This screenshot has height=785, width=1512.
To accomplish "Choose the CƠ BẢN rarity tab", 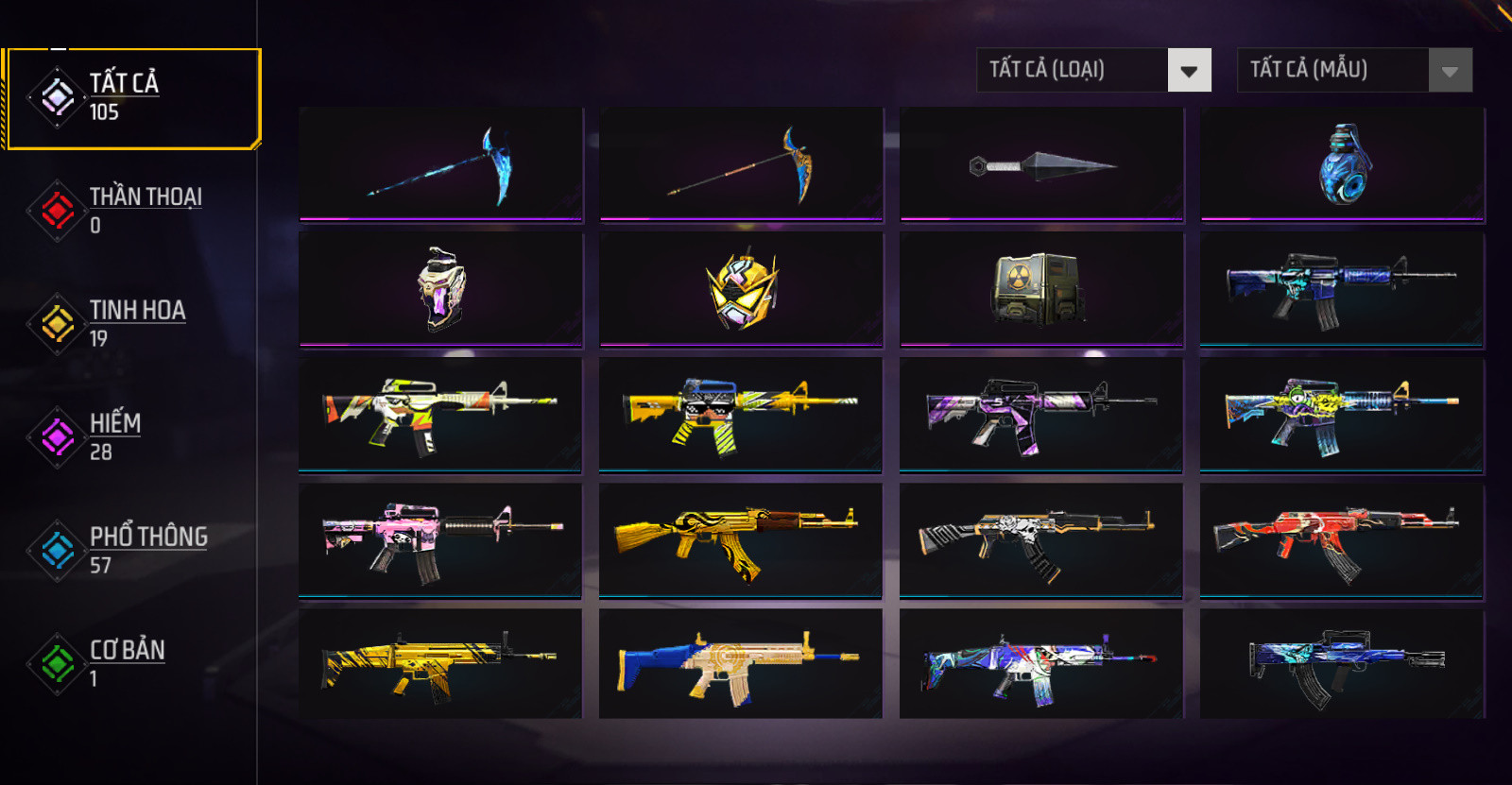I will click(132, 663).
